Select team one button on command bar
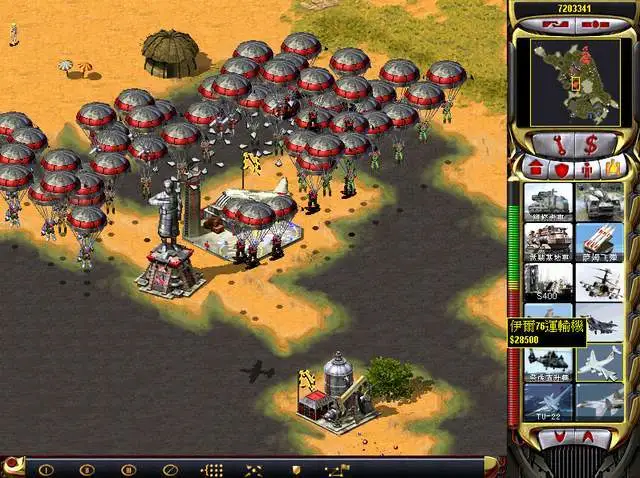The image size is (640, 478). [x=46, y=468]
